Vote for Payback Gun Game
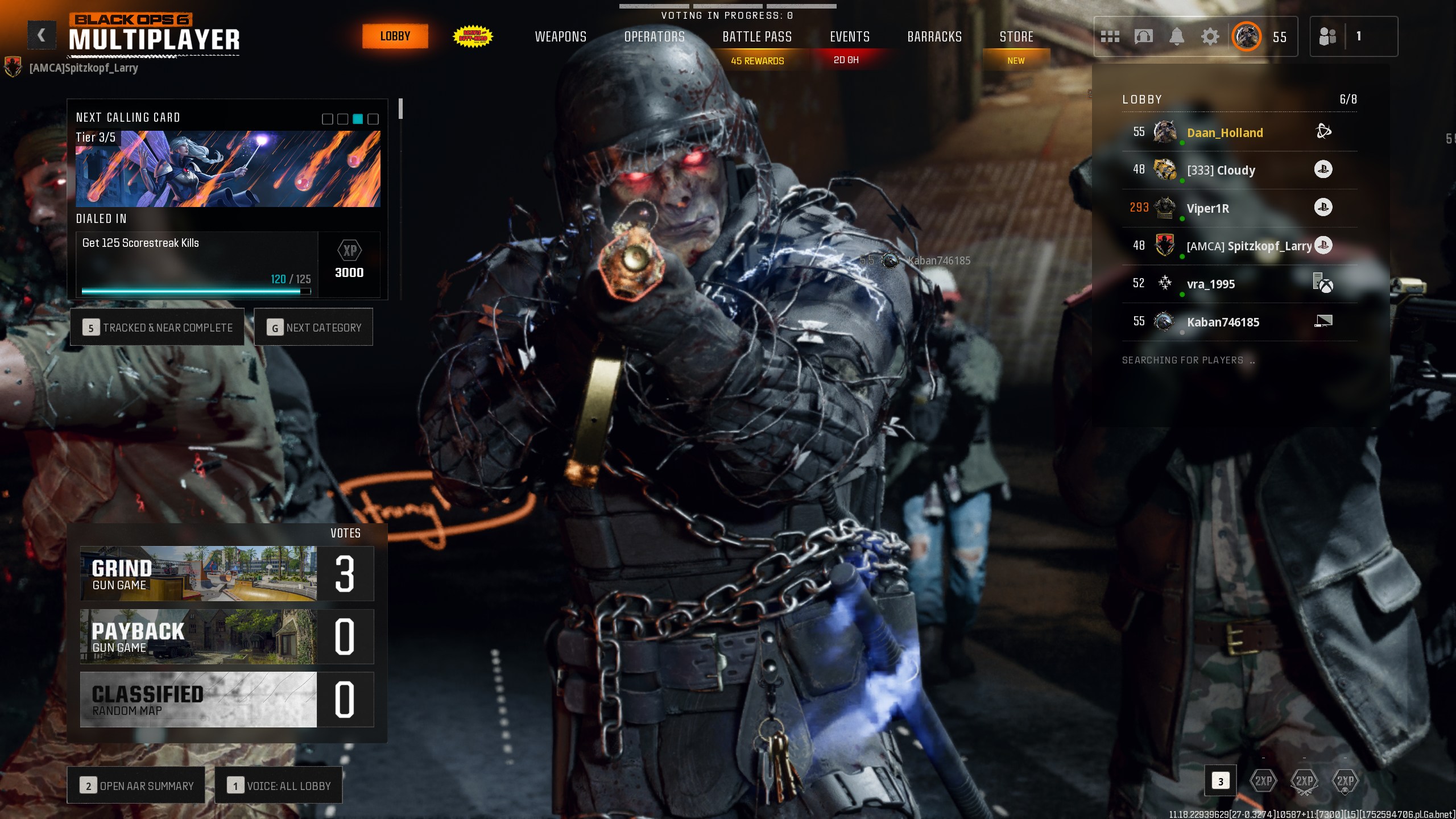Viewport: 1456px width, 819px height. 227,636
